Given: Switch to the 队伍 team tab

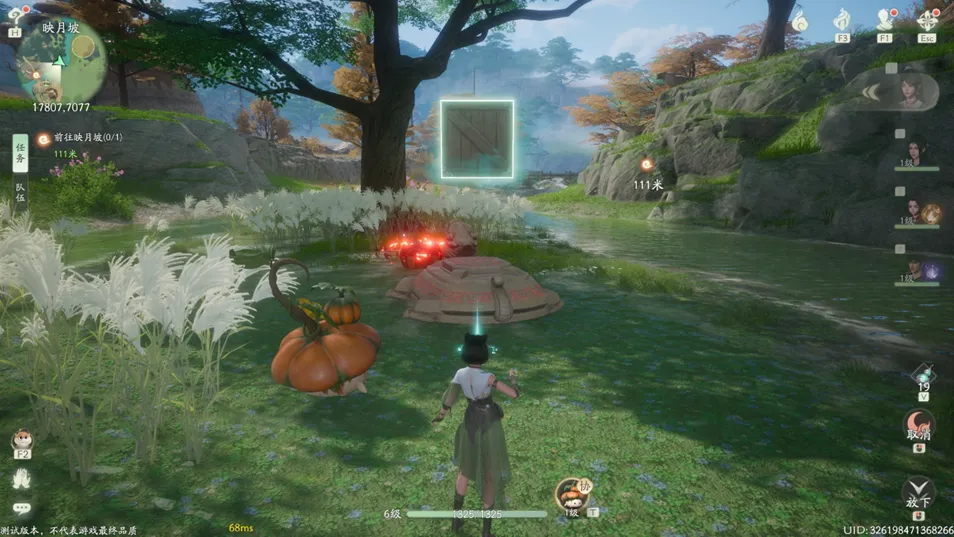Looking at the screenshot, I should tap(20, 192).
